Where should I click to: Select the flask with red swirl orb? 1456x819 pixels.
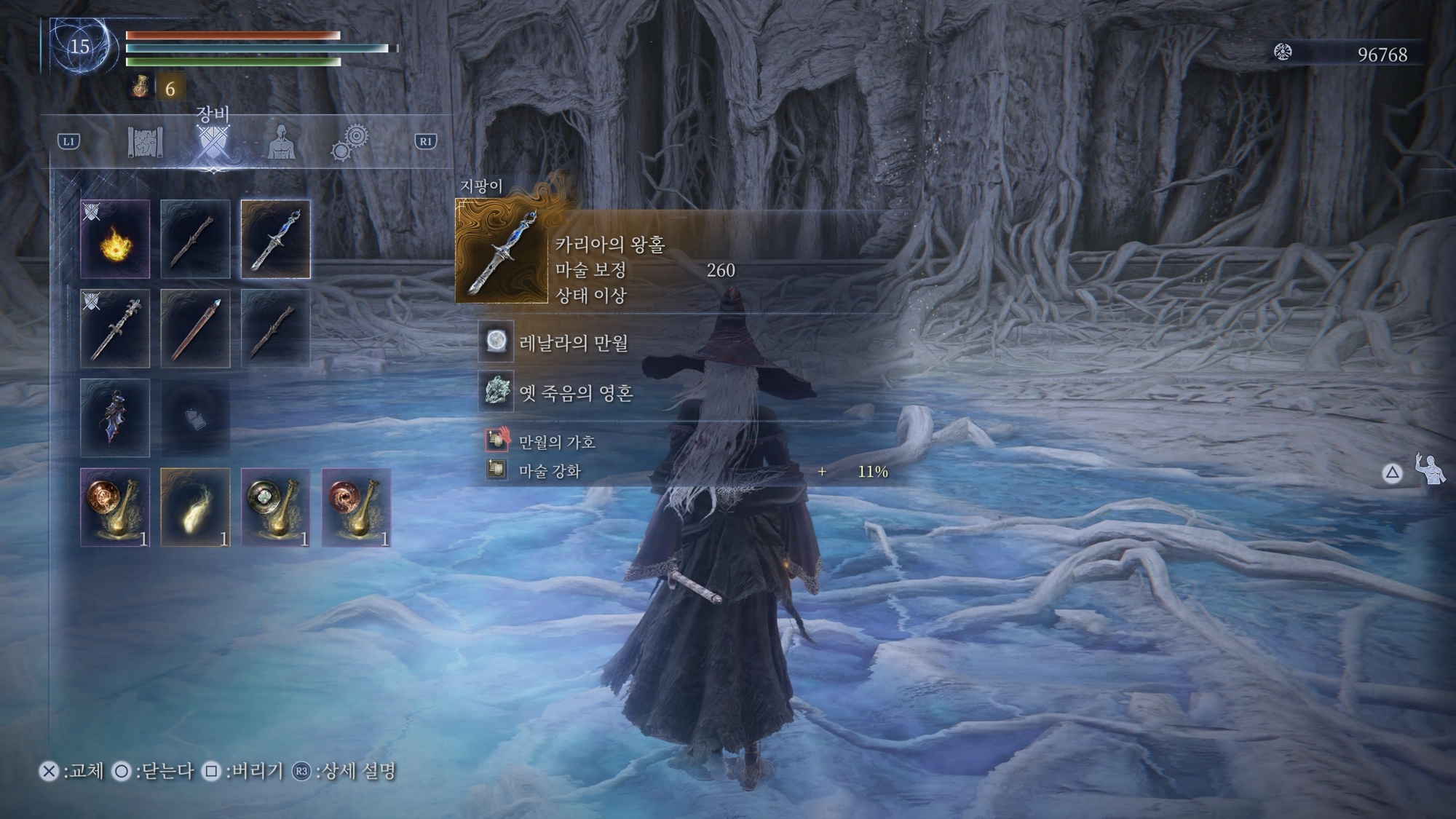pyautogui.click(x=356, y=507)
